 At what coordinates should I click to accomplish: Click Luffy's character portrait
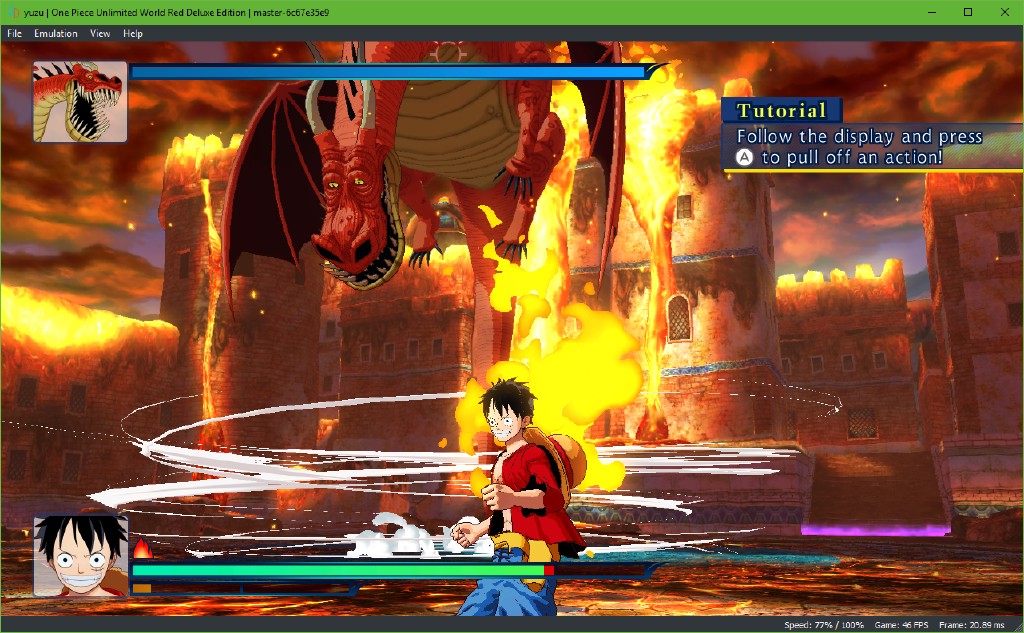(81, 556)
